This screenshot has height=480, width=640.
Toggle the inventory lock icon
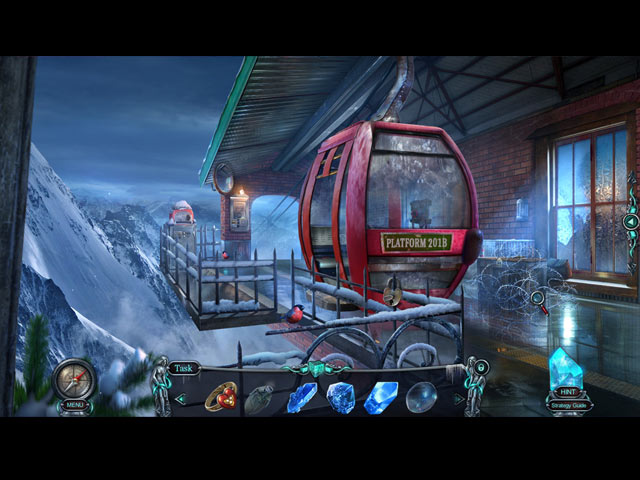[x=481, y=367]
